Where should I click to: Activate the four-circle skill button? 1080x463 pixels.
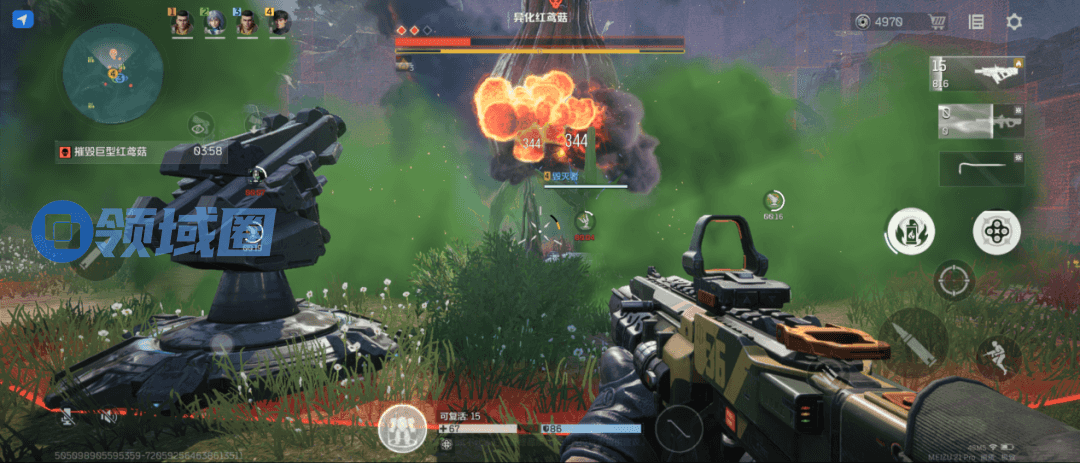coord(996,231)
